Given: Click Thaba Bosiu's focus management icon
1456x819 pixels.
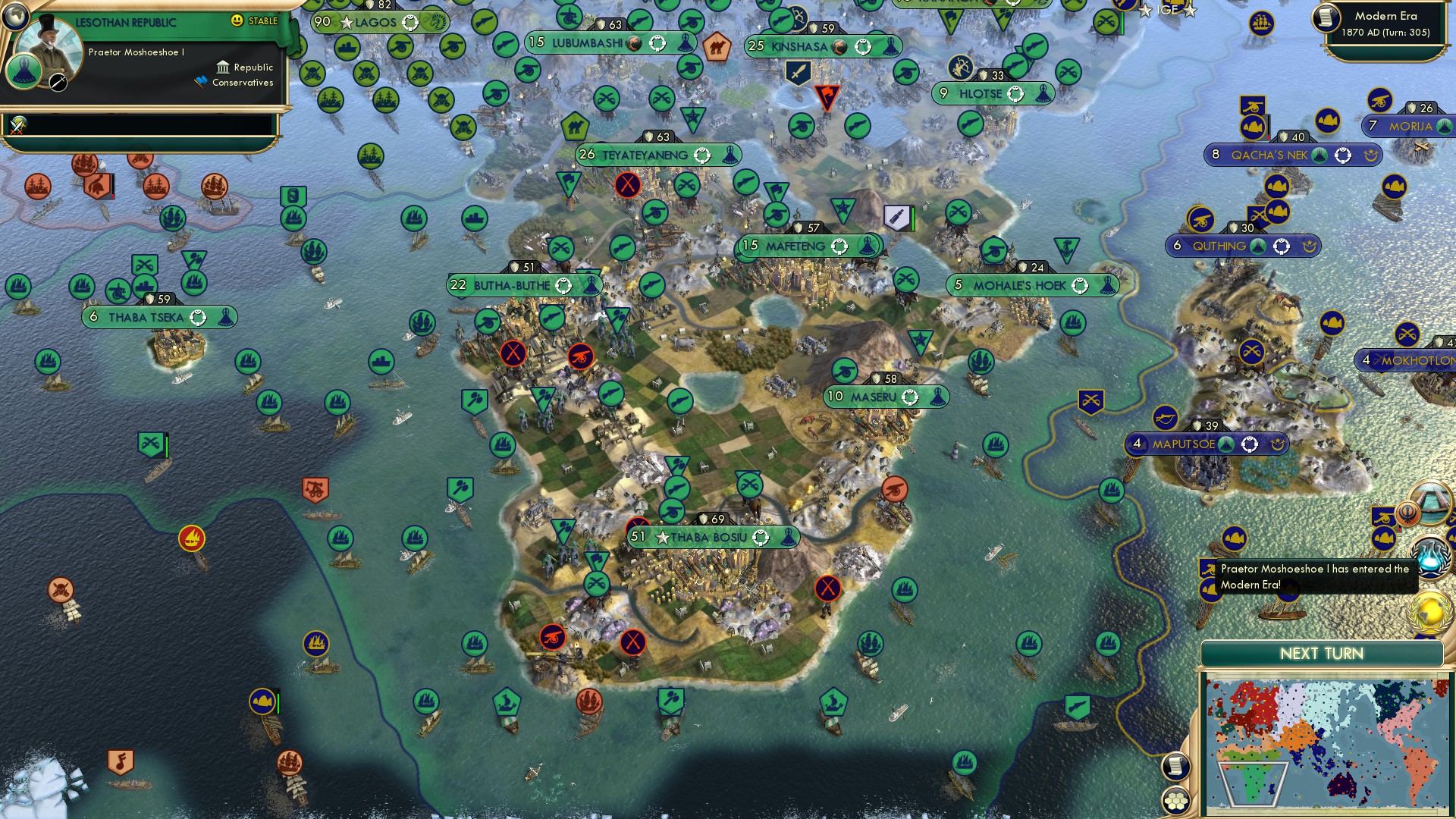Looking at the screenshot, I should pyautogui.click(x=761, y=538).
